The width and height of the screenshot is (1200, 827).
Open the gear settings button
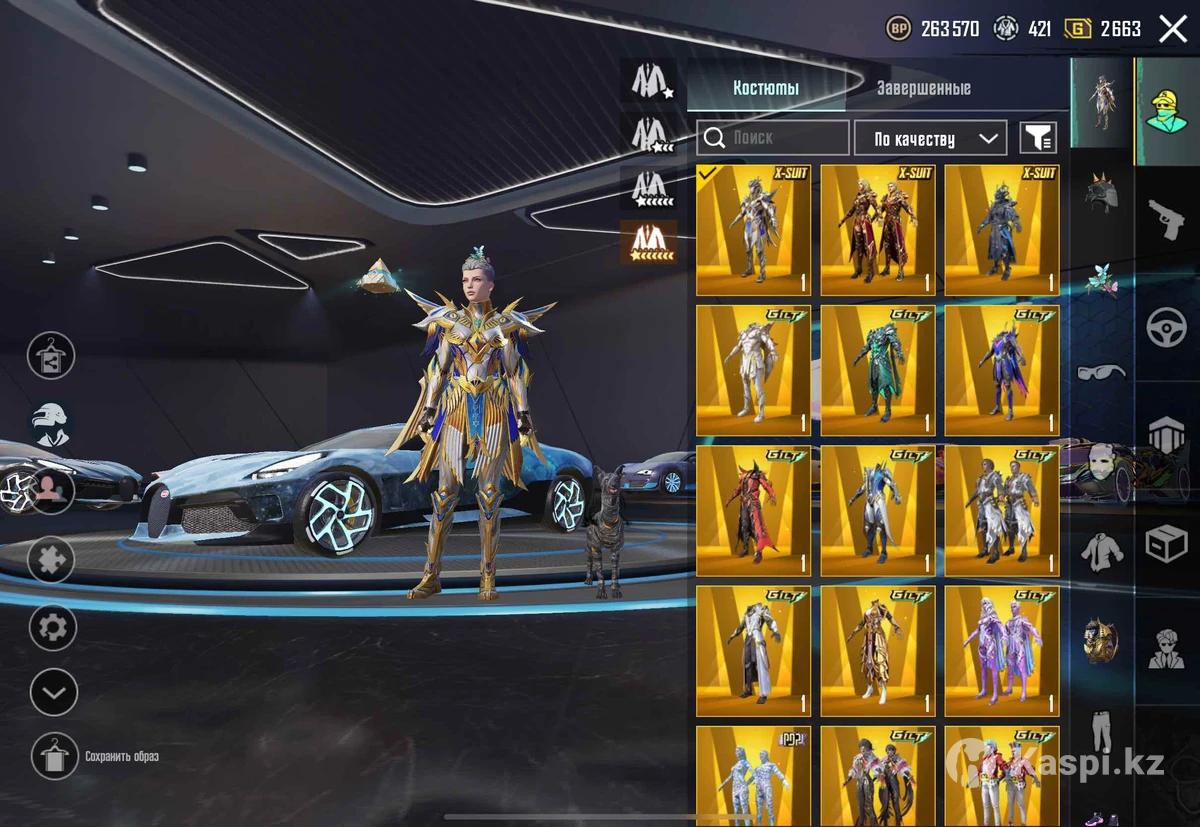[x=53, y=628]
